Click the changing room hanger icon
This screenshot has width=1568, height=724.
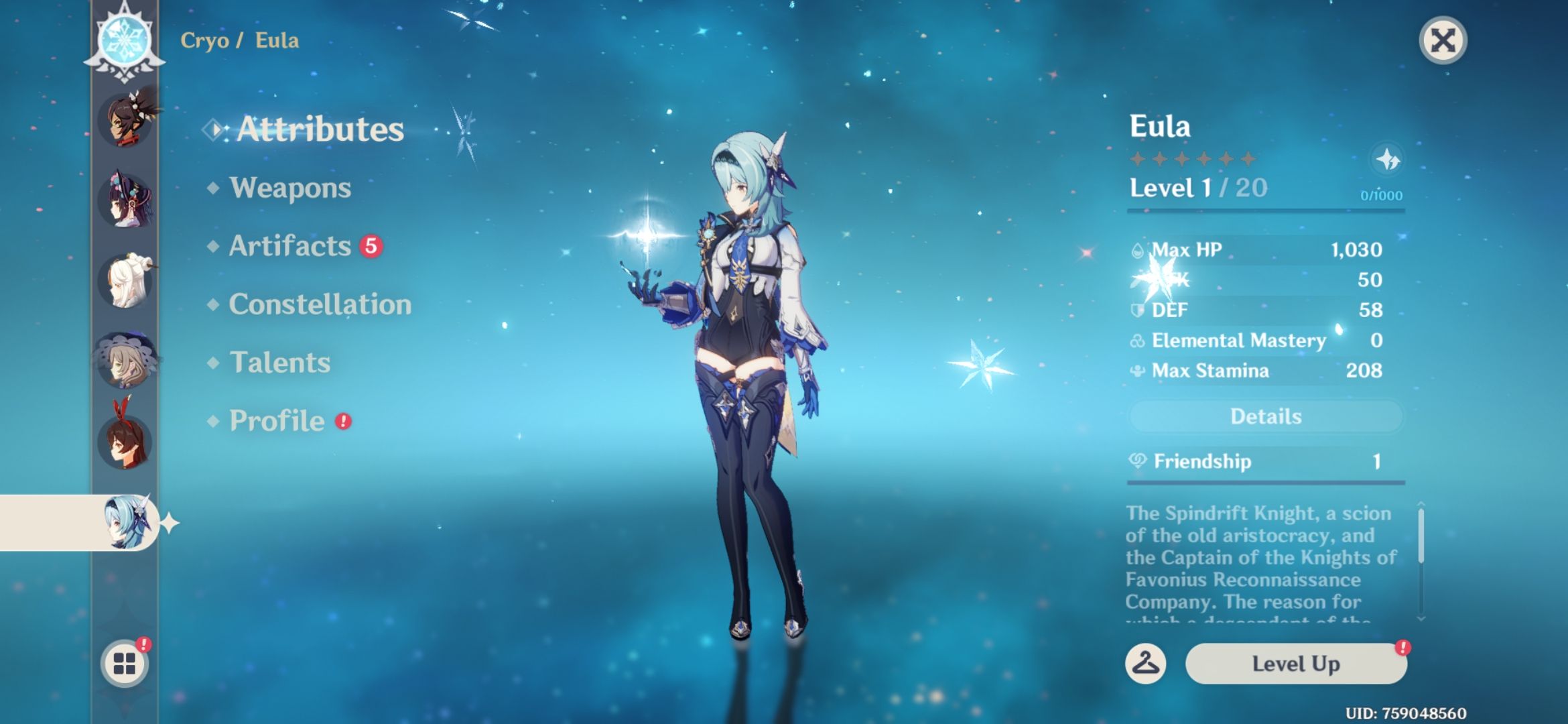[1147, 664]
